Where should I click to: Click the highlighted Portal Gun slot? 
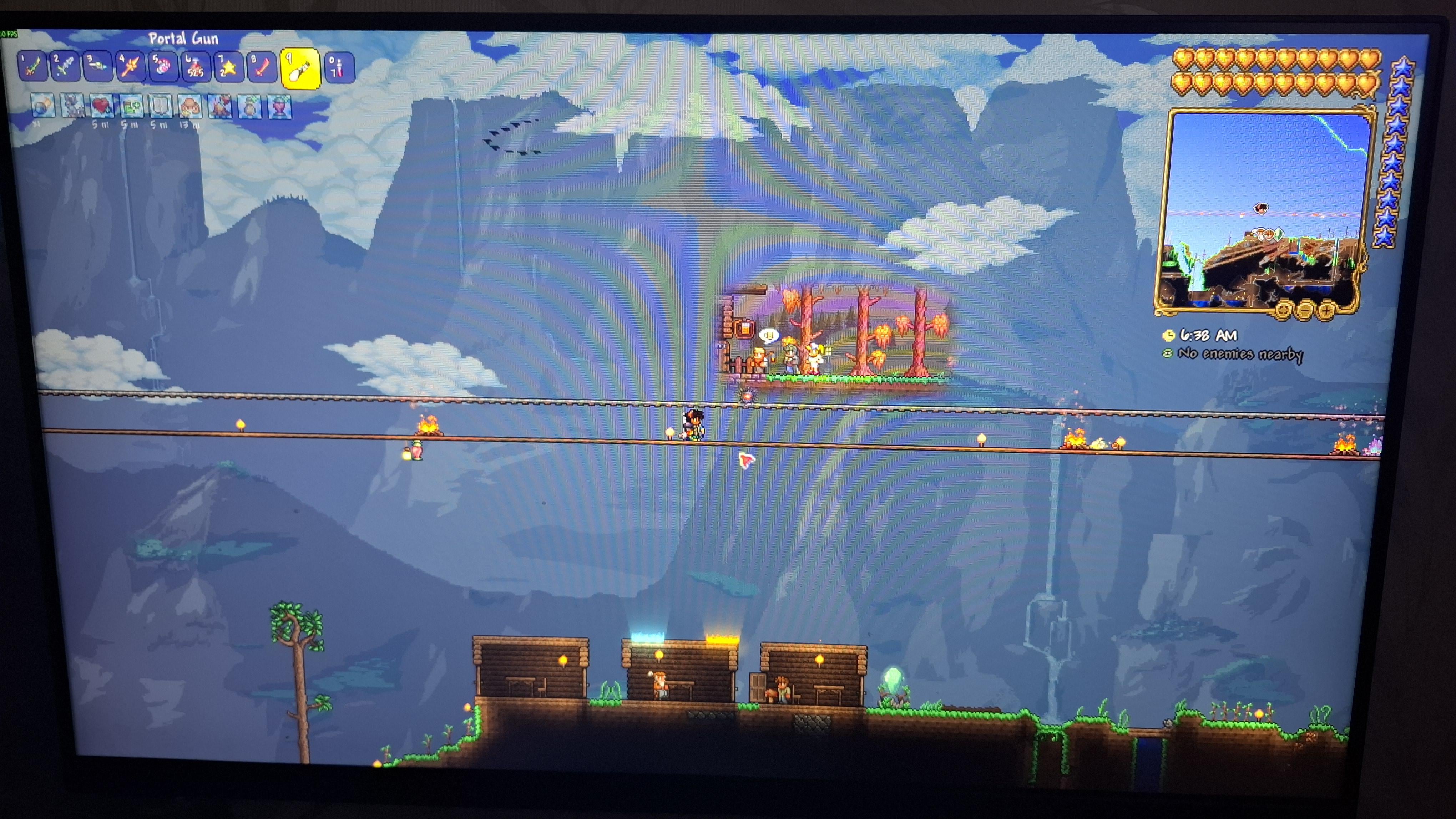click(299, 69)
